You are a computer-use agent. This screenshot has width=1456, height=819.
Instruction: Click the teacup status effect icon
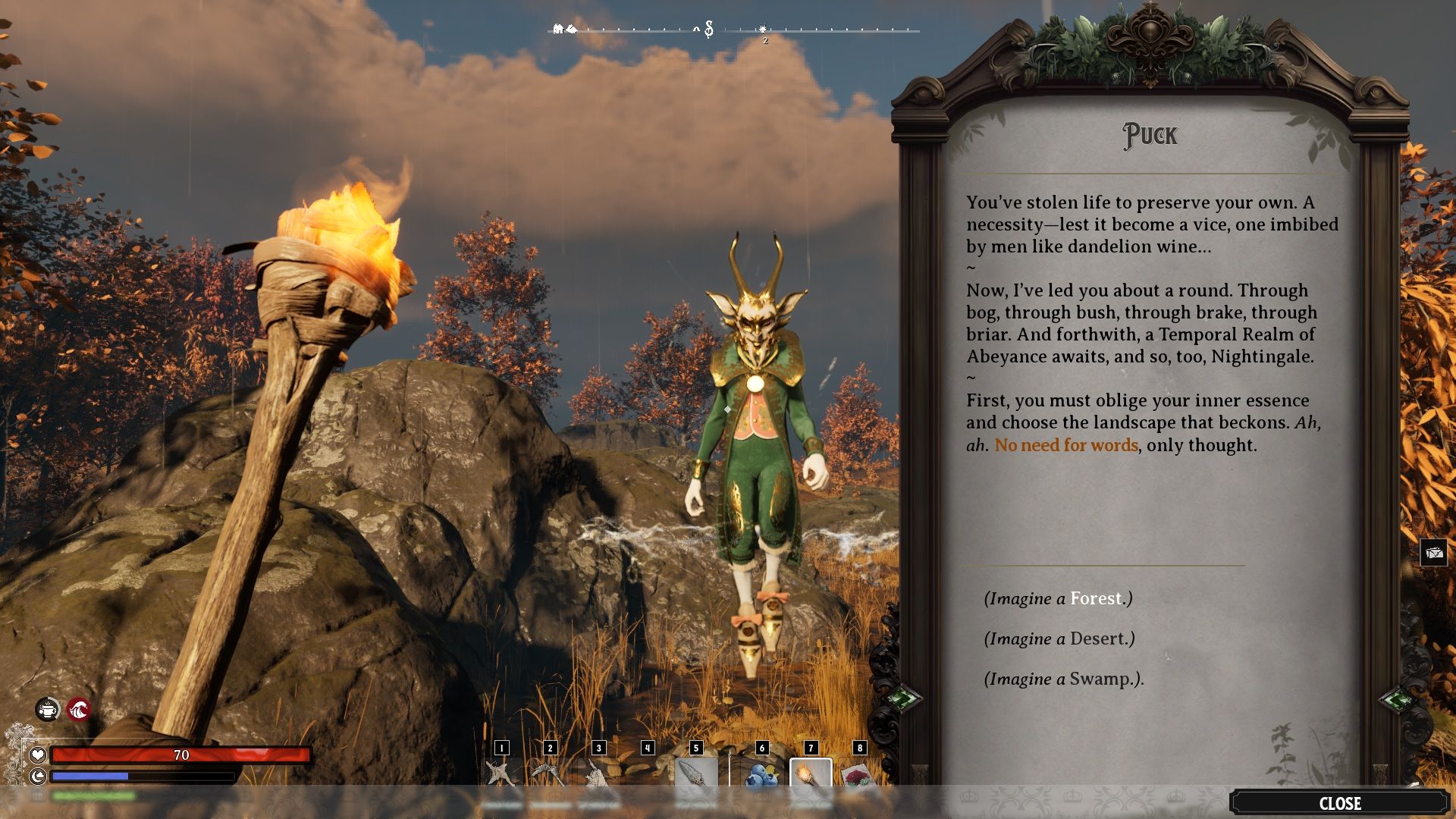click(x=48, y=710)
